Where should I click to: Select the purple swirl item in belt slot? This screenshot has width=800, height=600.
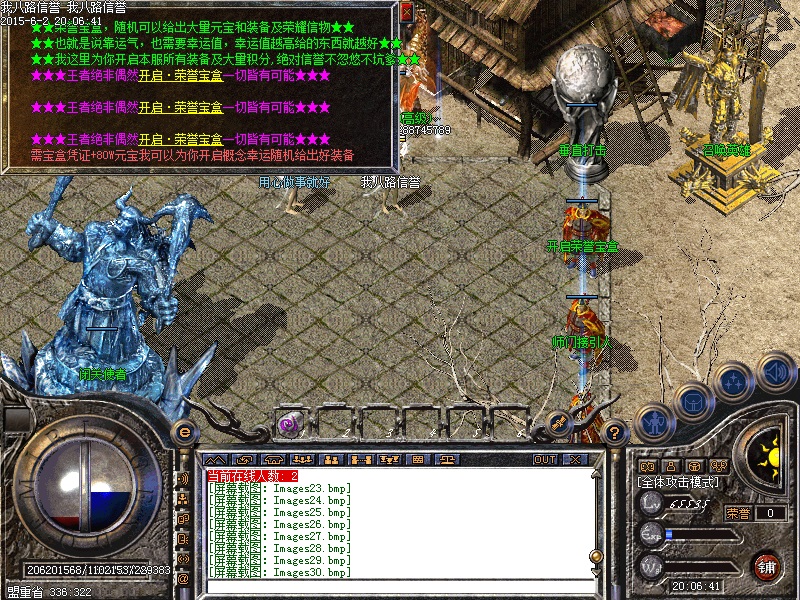coord(287,423)
